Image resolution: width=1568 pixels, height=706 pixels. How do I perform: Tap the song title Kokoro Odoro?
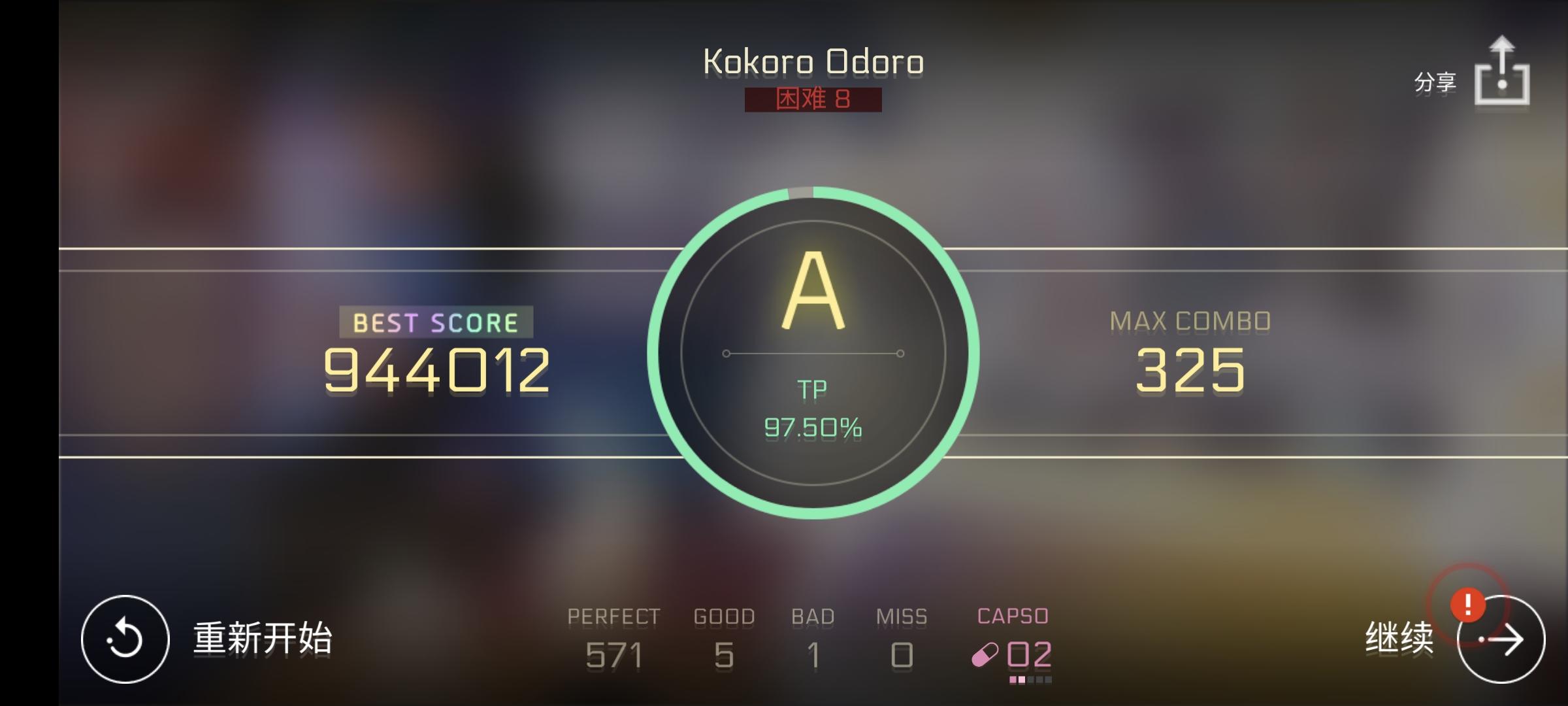[813, 62]
